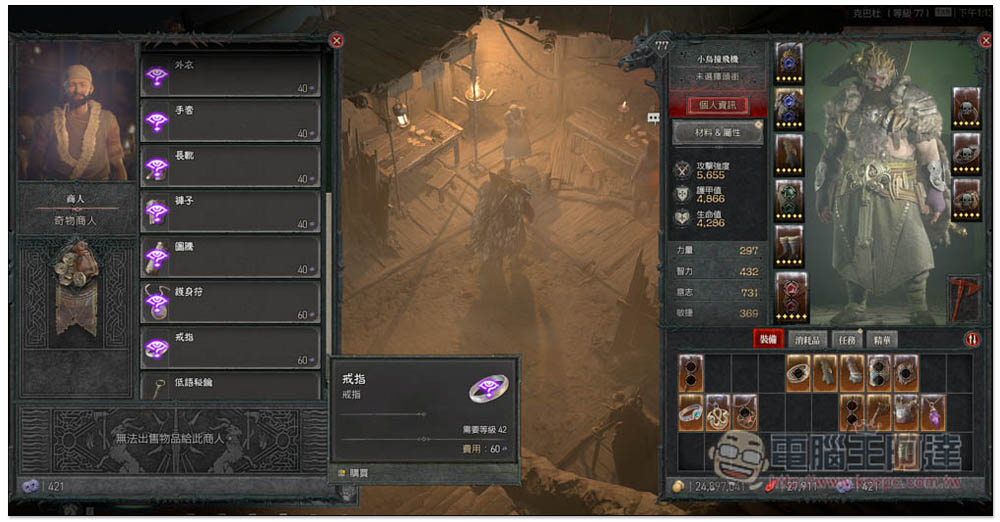Viewport: 1000px width, 522px height.
Task: Close the character inventory panel
Action: point(984,41)
